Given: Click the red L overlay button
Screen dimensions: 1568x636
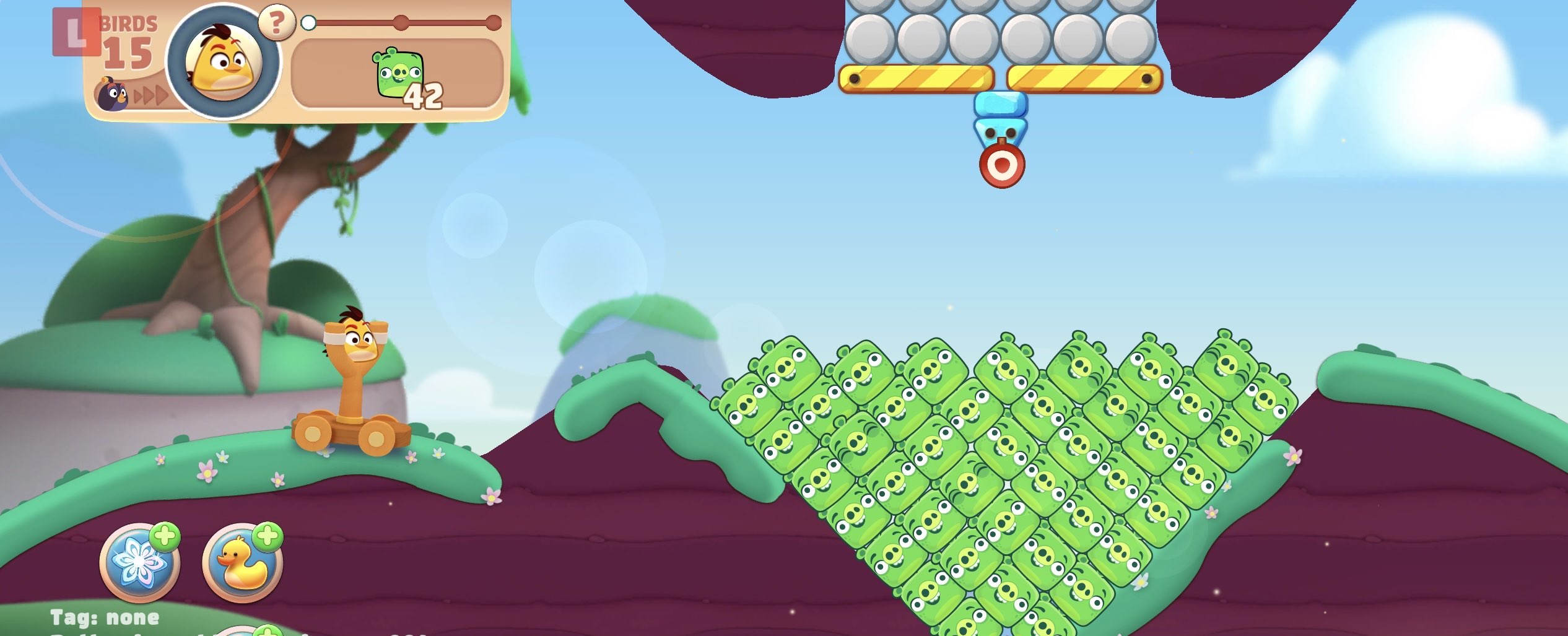Looking at the screenshot, I should pos(76,32).
